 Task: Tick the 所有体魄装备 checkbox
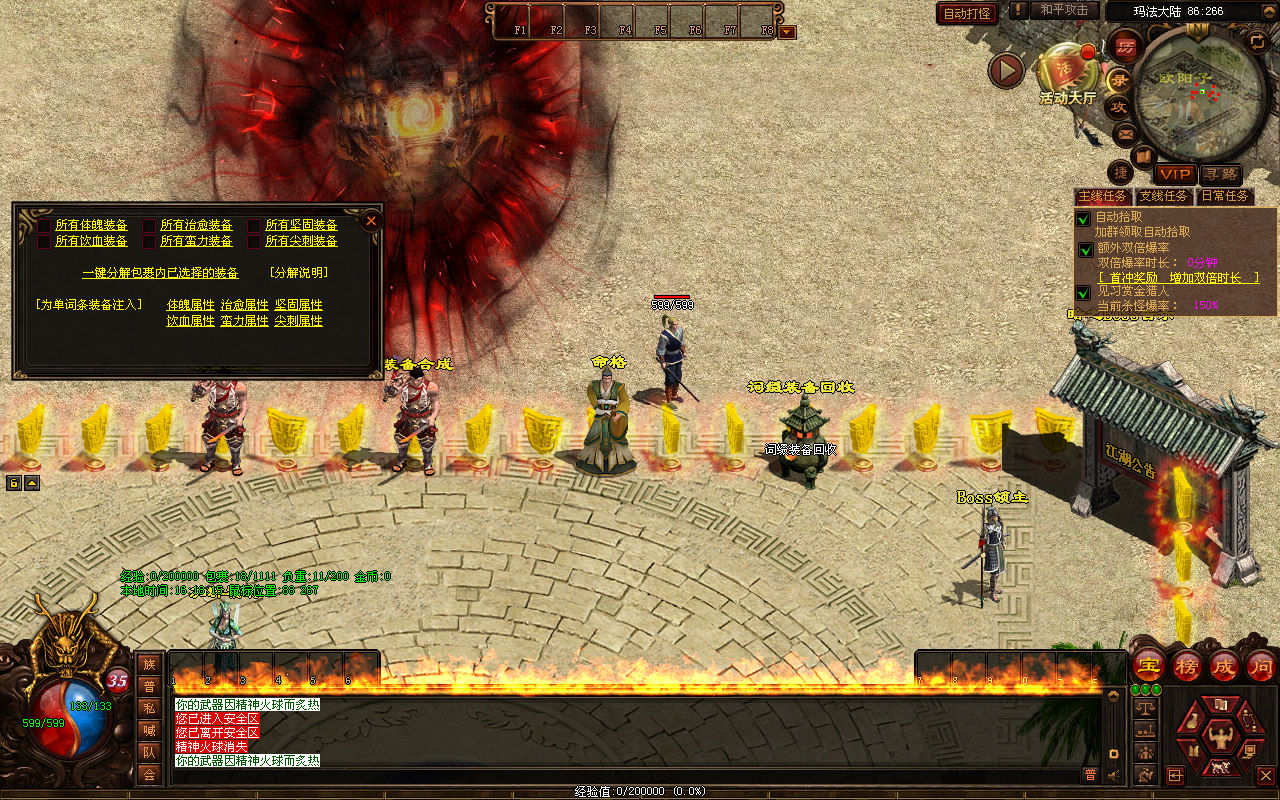point(44,226)
